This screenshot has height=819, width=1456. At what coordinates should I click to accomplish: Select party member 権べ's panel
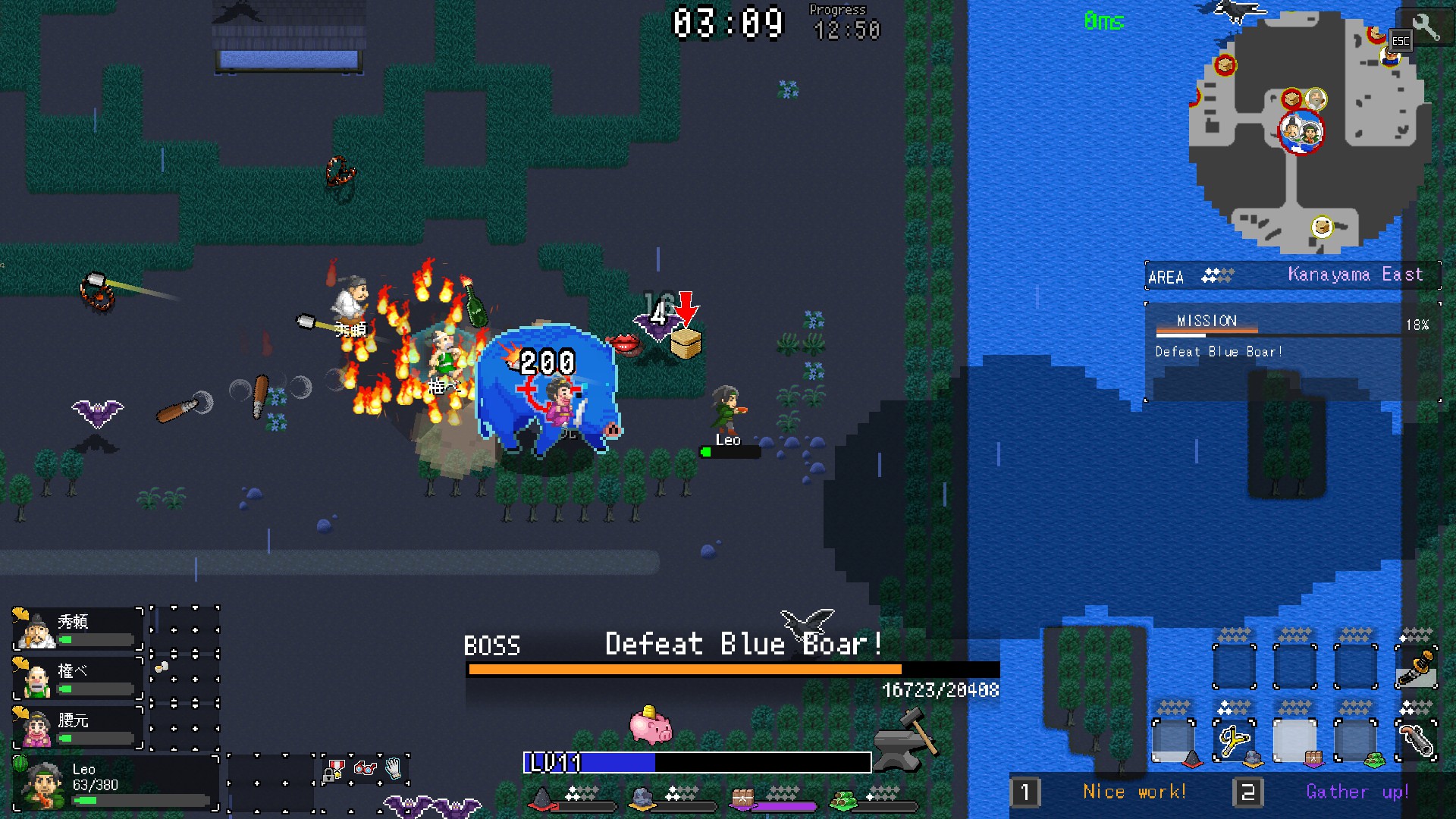[77, 678]
